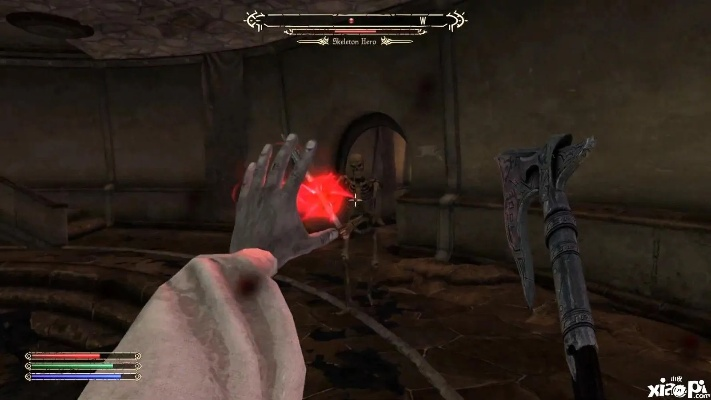The image size is (711, 400).
Task: Click the compass bar on the HUD
Action: click(357, 19)
